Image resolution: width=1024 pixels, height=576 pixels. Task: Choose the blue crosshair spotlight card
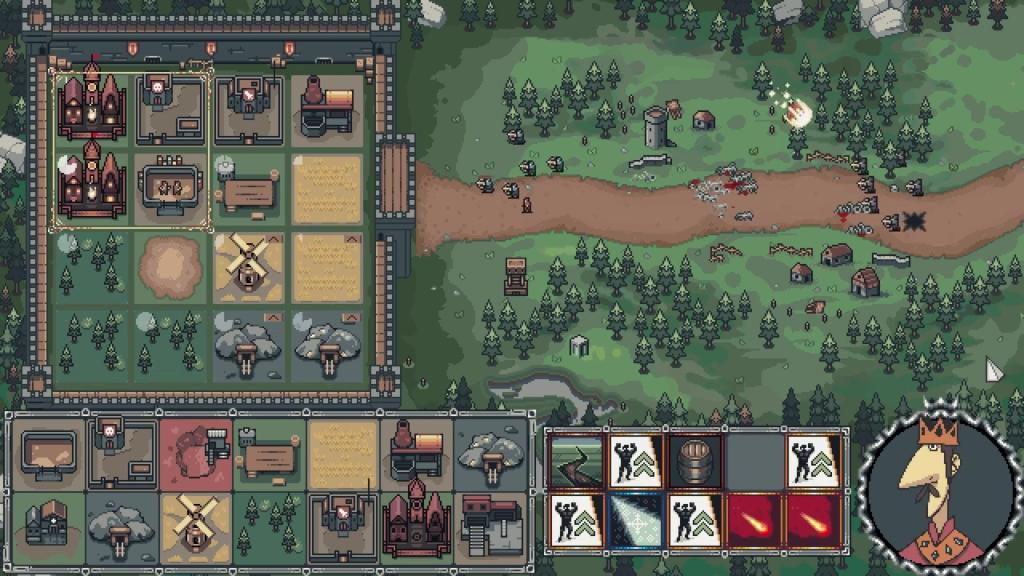636,520
